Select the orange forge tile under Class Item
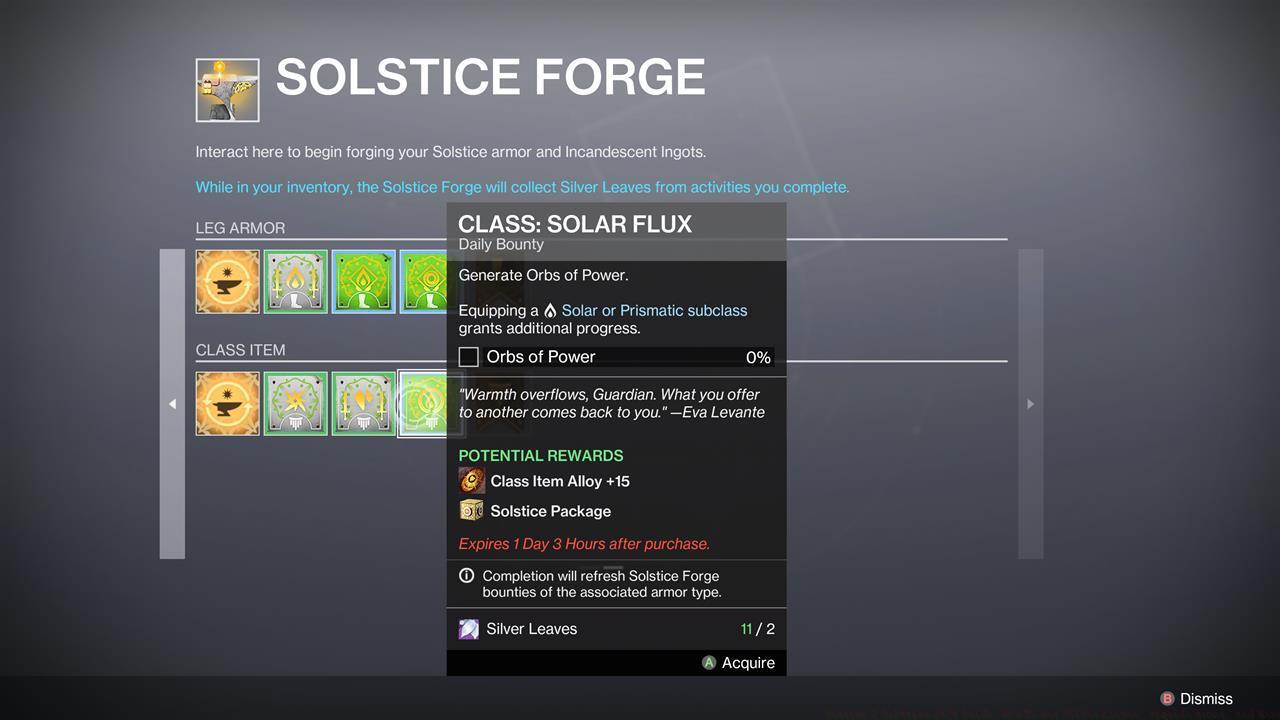 (x=227, y=403)
